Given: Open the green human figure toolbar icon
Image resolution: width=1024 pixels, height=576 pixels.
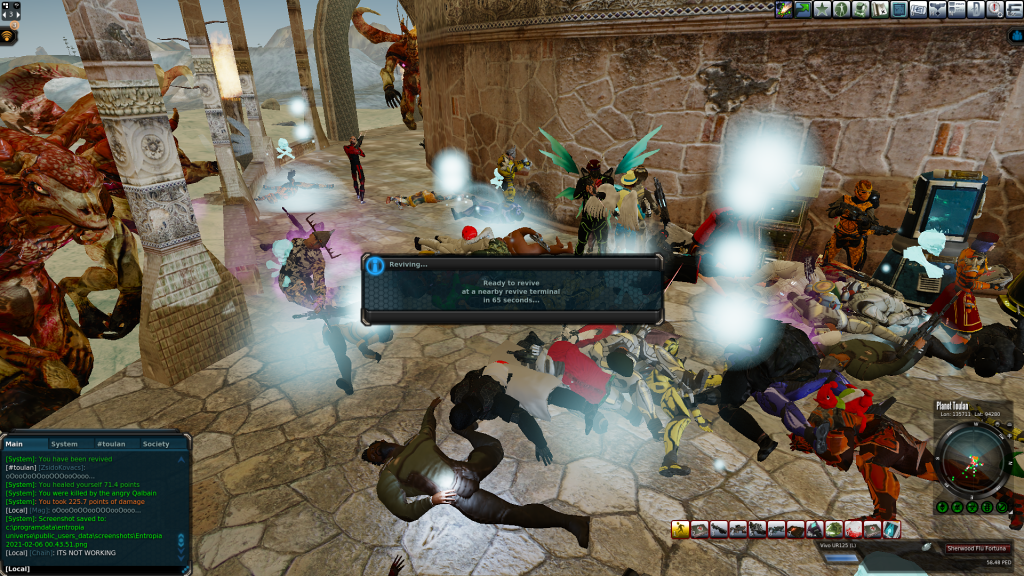Looking at the screenshot, I should coord(842,9).
